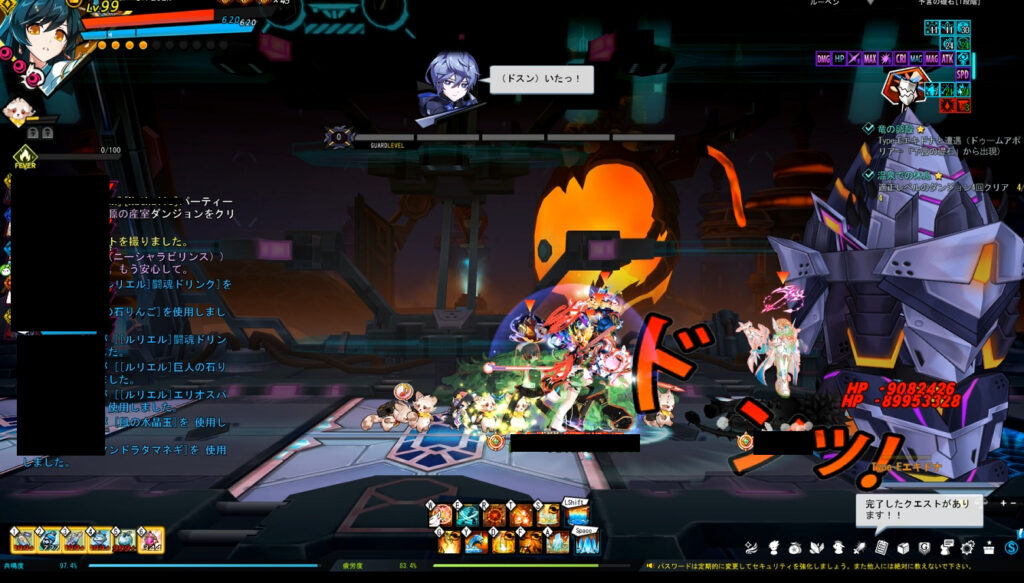
Task: Click the completed quest notification bubble
Action: click(918, 510)
